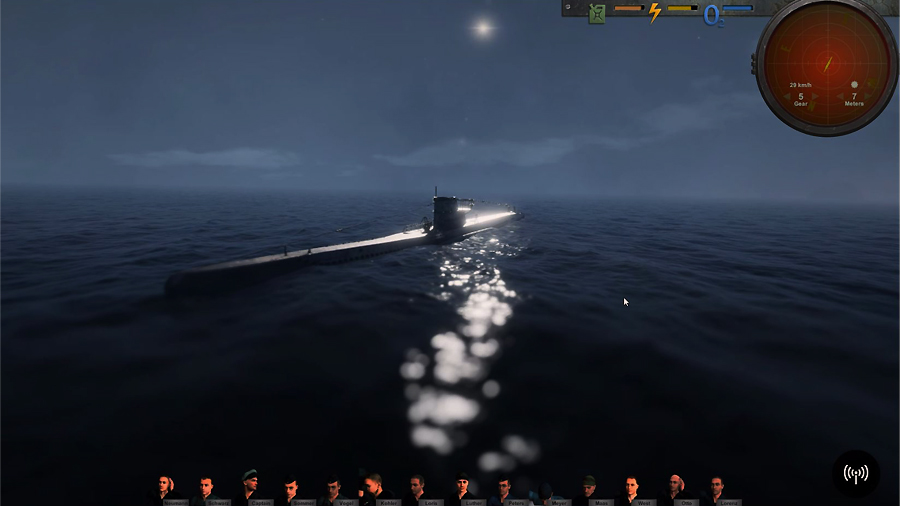Pick crew member Vogel's portrait
The width and height of the screenshot is (900, 506).
(x=333, y=488)
